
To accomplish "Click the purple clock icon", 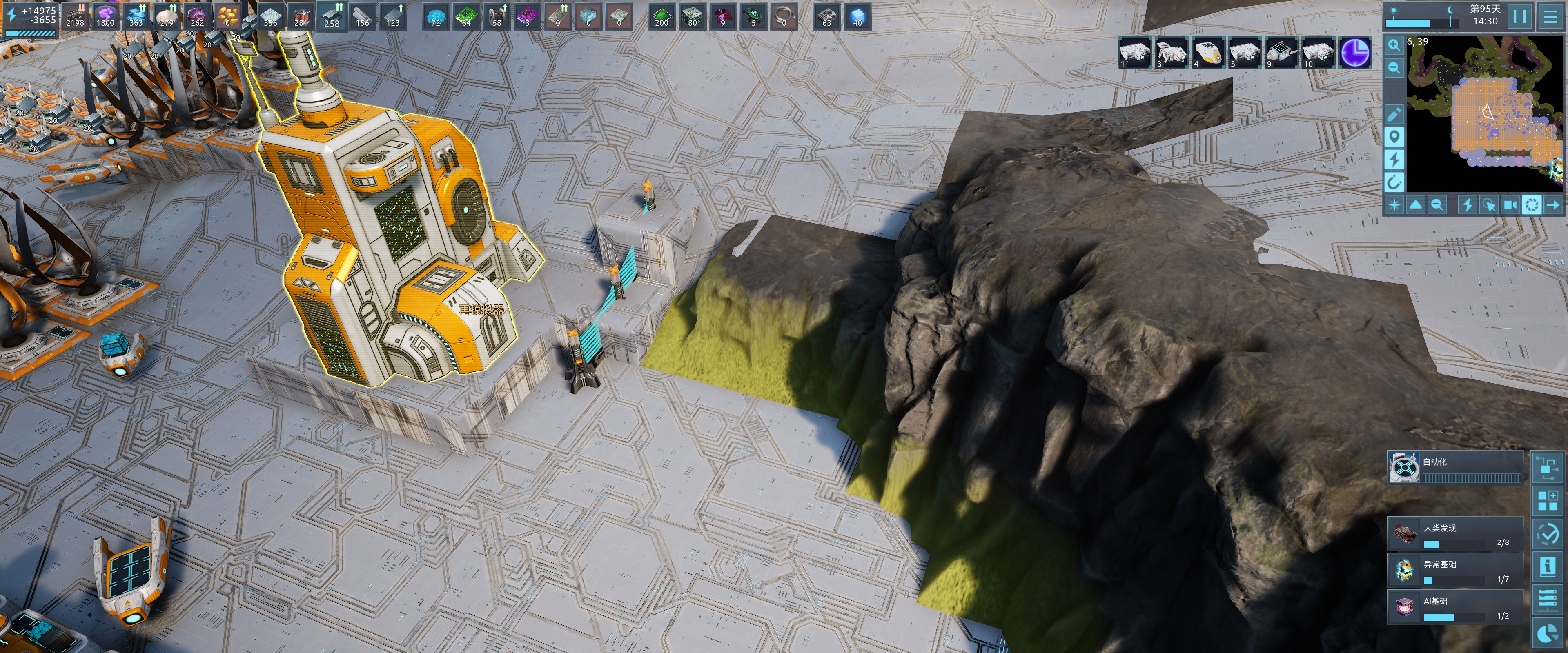I will click(x=1356, y=52).
